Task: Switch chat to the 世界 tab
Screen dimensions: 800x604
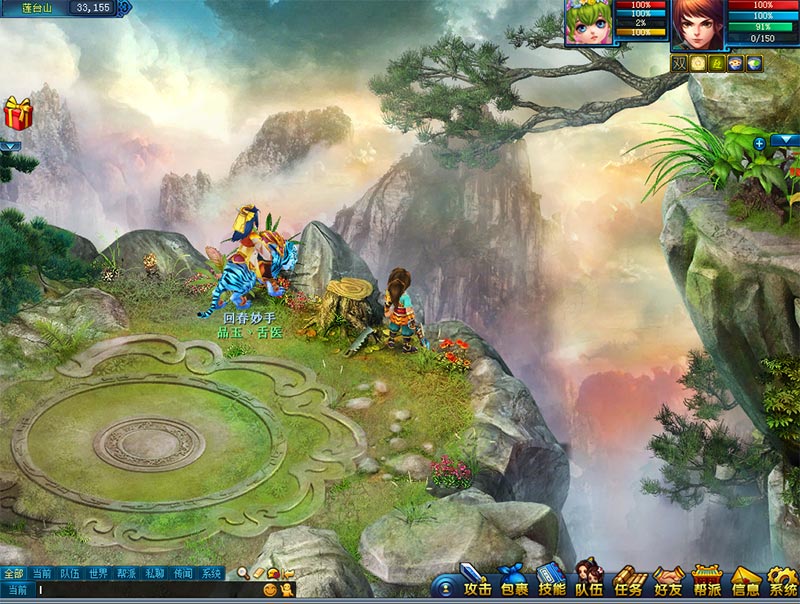Action: click(98, 574)
